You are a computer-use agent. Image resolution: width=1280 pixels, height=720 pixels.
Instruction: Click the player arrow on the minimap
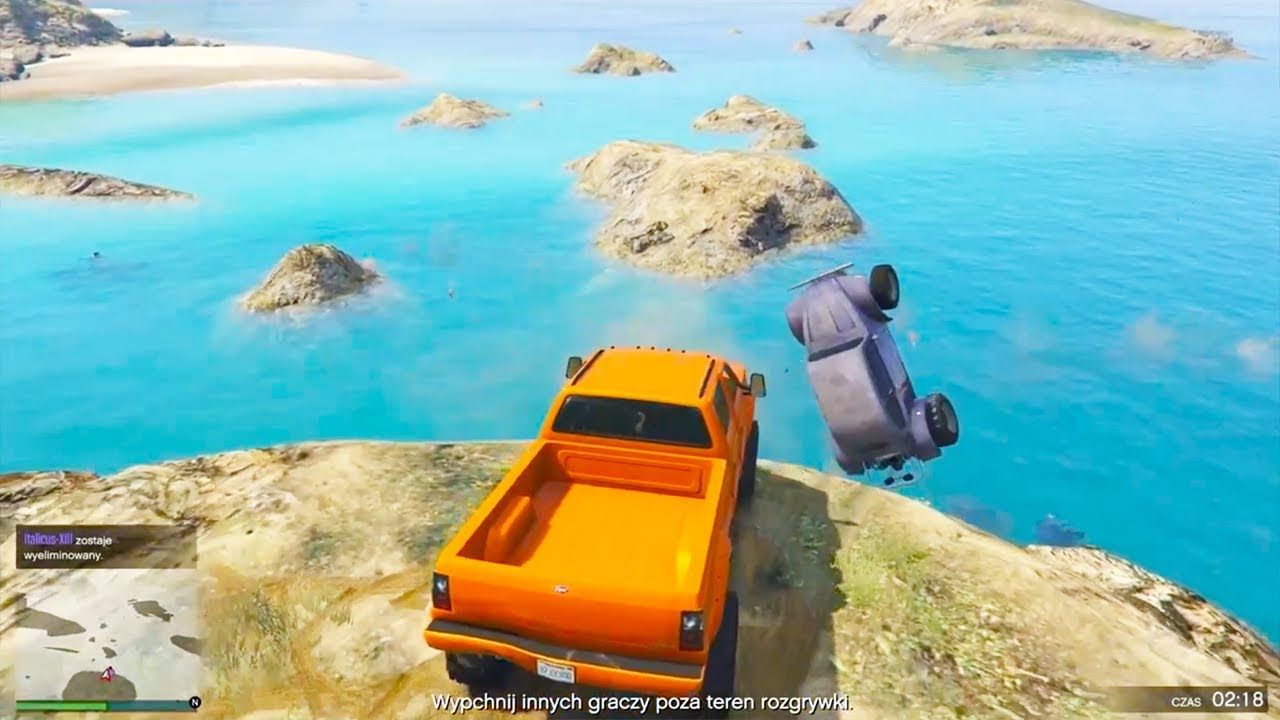tap(107, 675)
